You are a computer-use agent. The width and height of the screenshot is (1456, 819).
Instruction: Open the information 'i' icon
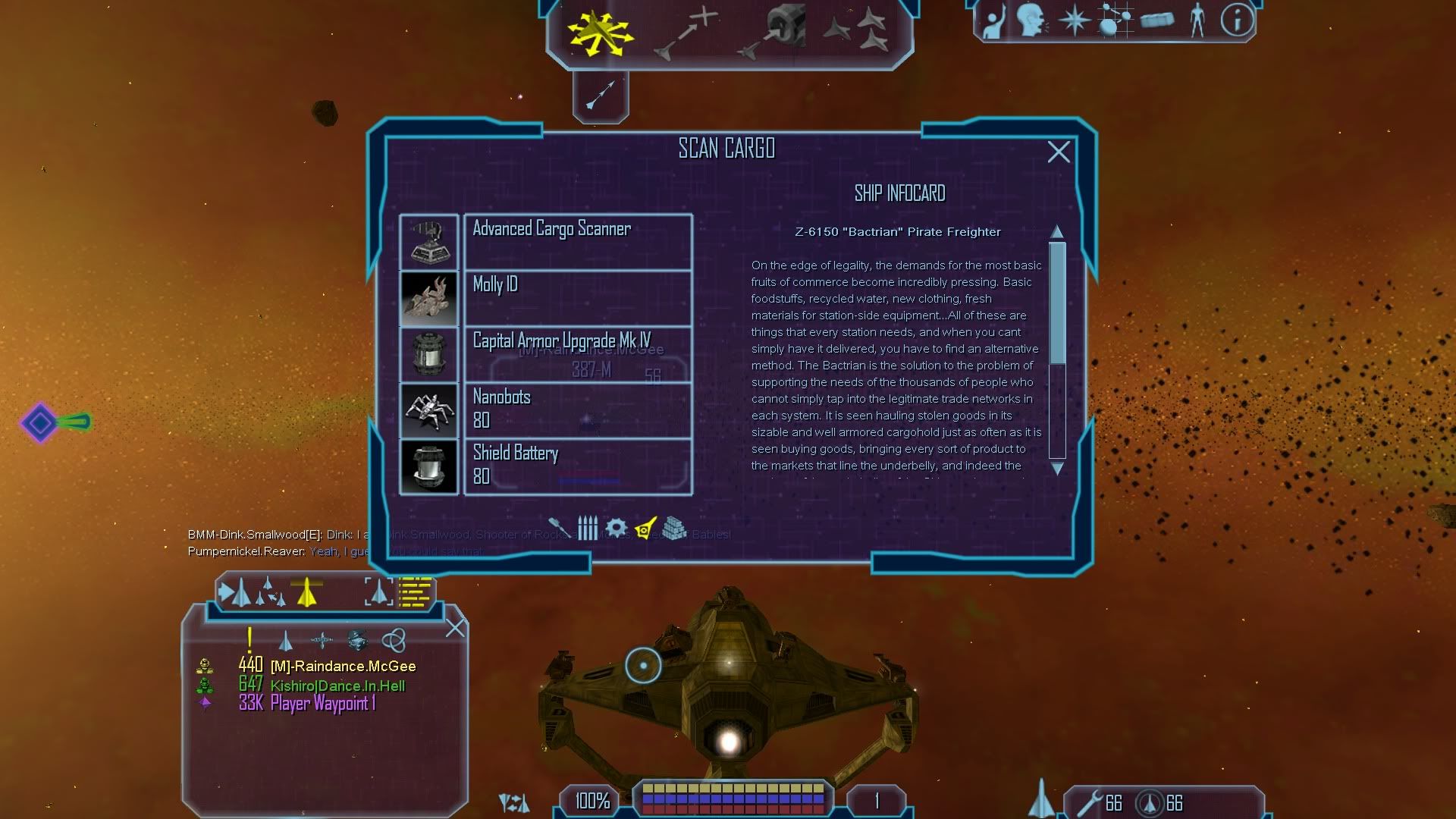[x=1236, y=20]
